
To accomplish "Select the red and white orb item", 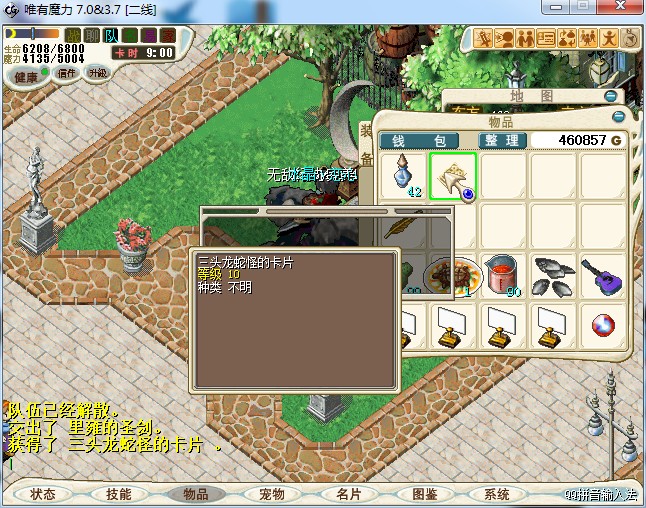I will [x=602, y=324].
